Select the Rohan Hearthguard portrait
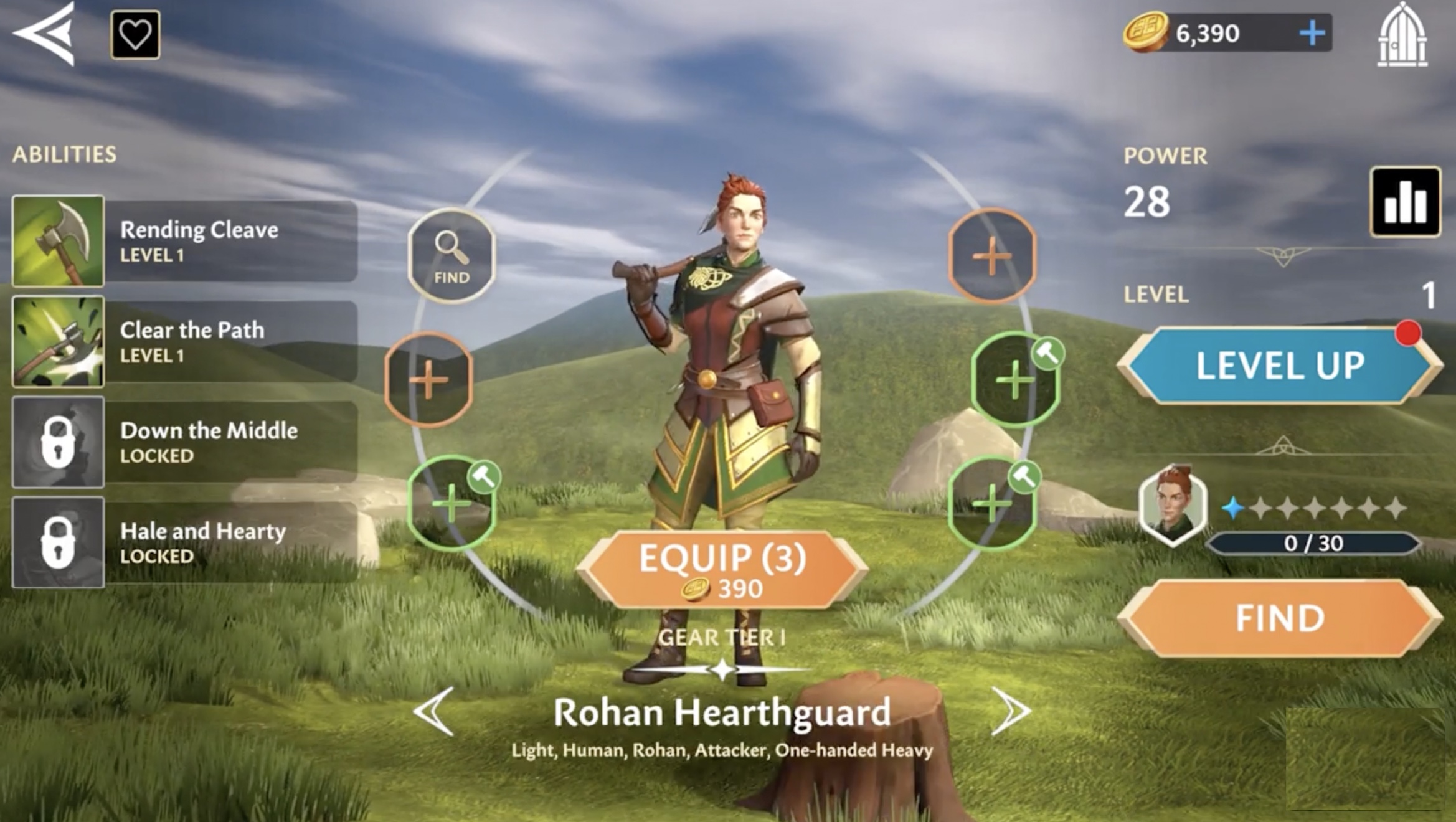Screen dimensions: 1456x822 point(1173,505)
